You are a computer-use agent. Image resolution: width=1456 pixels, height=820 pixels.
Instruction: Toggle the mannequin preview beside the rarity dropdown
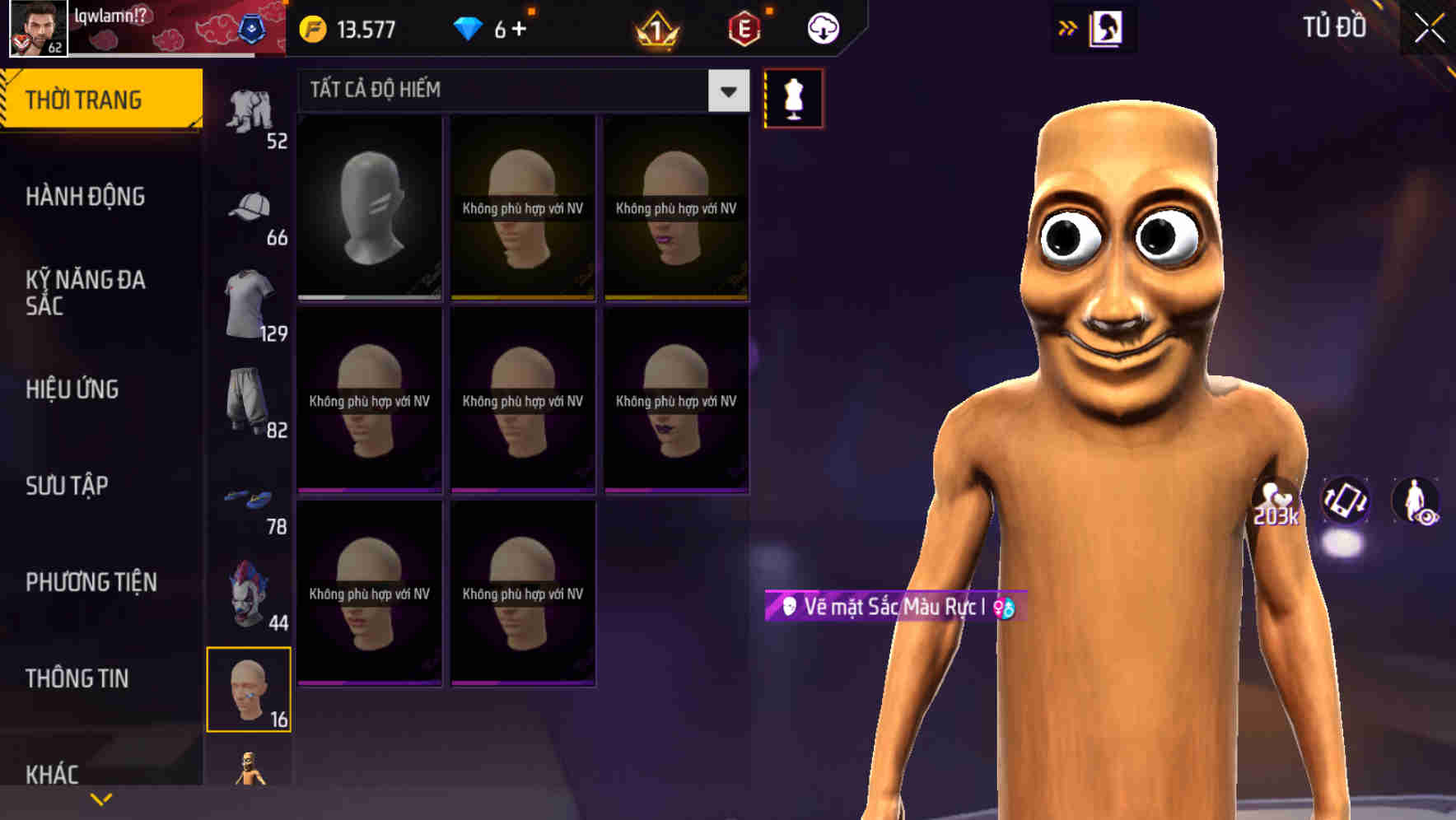(x=793, y=97)
